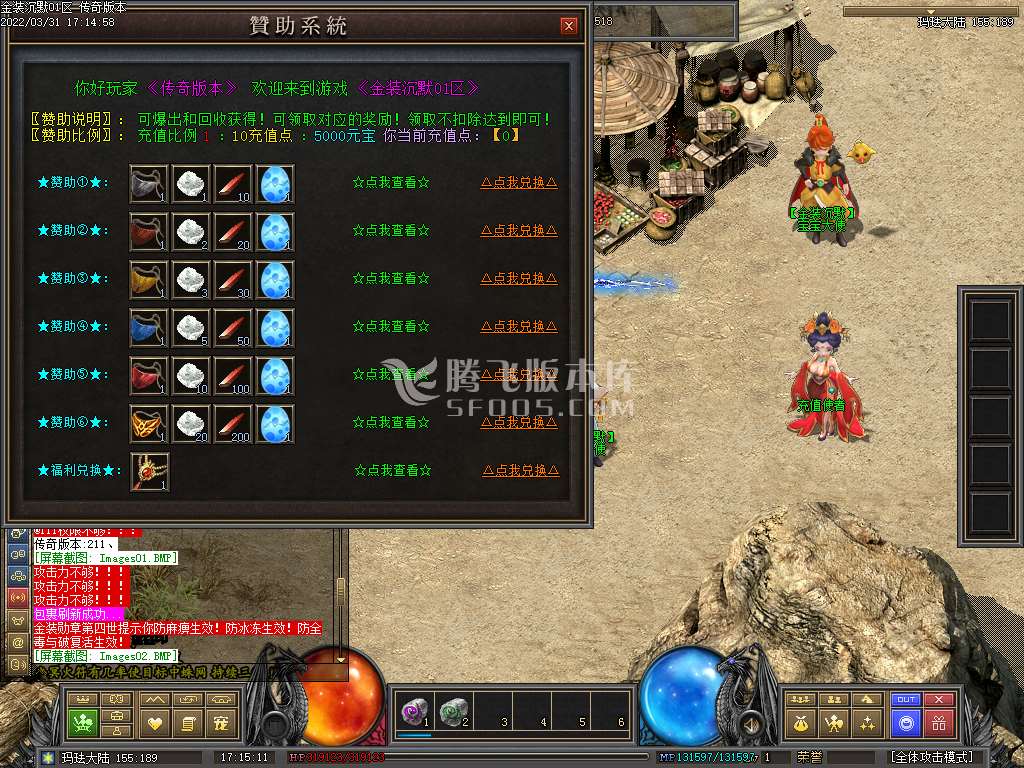Close the 赞助系统 sponsor window
Screen dimensions: 1024x768
point(569,26)
